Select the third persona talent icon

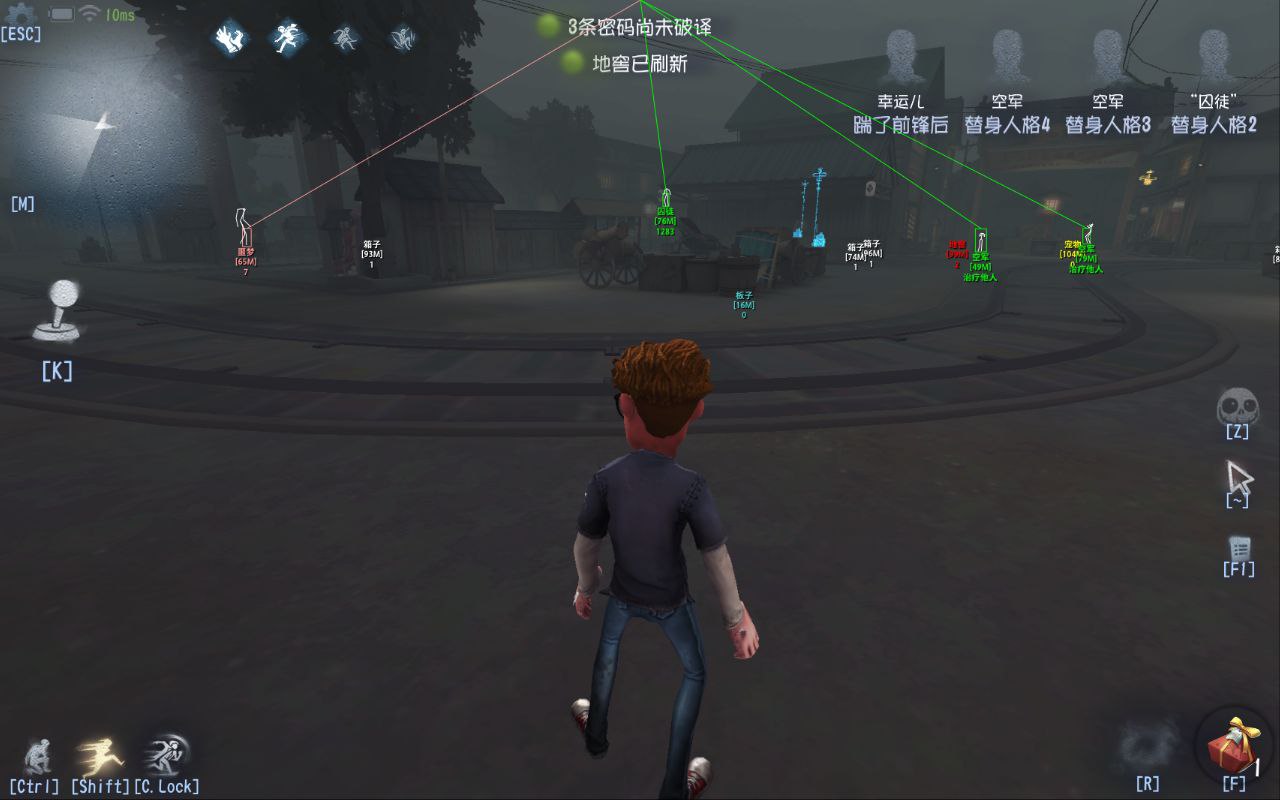click(x=345, y=39)
